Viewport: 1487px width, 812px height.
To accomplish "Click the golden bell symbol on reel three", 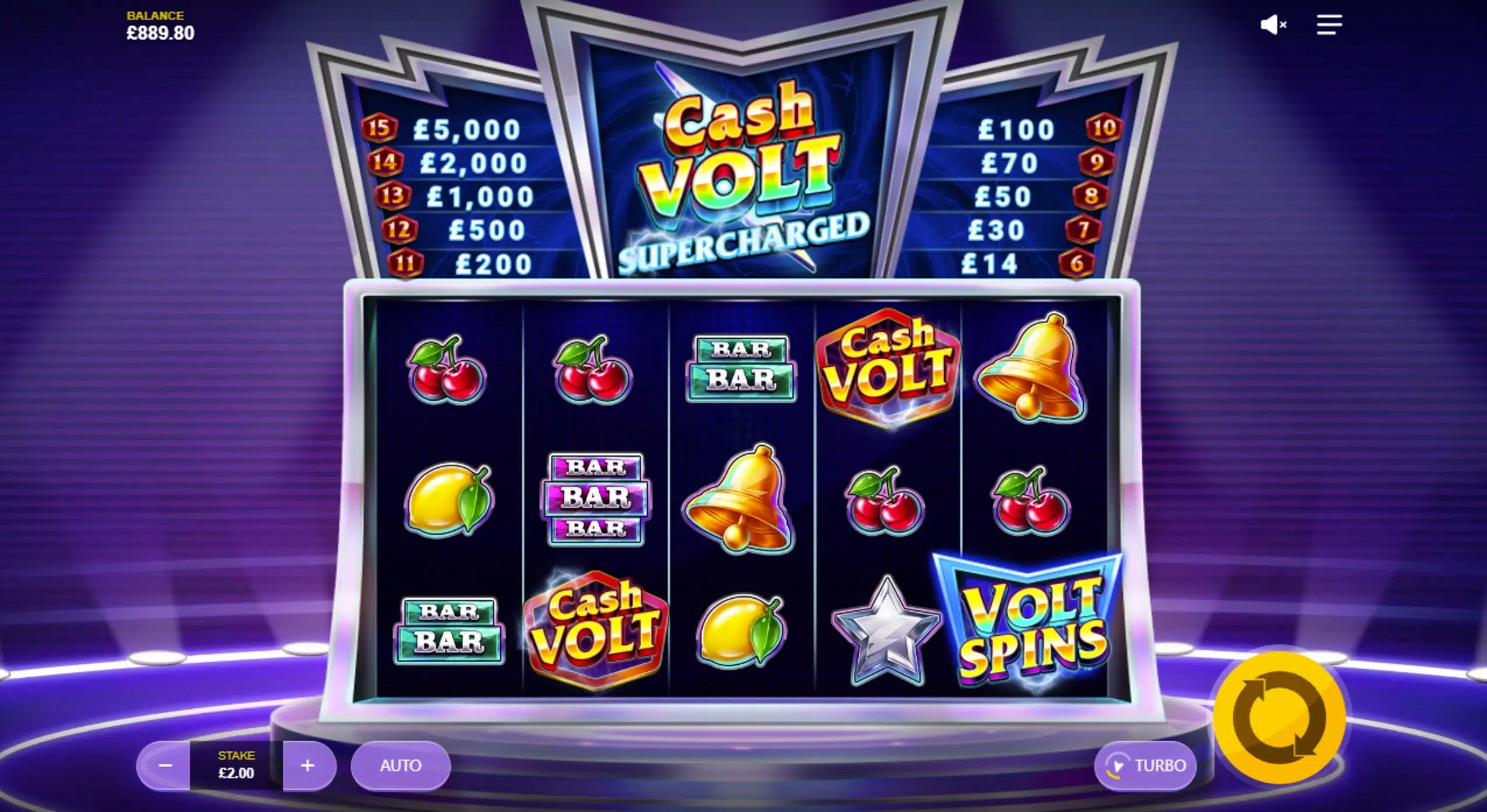I will [x=741, y=500].
